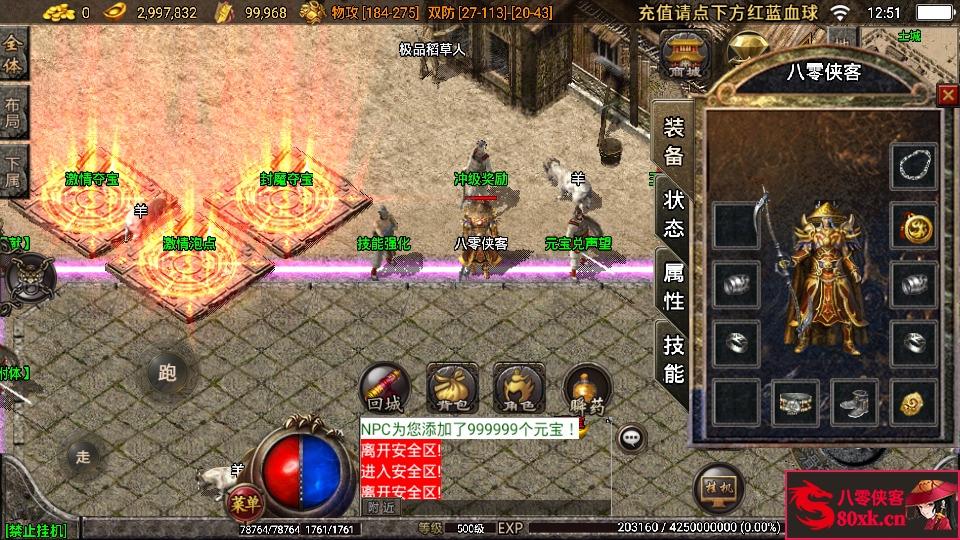Open the 状态 status tab
The width and height of the screenshot is (960, 540).
[674, 212]
